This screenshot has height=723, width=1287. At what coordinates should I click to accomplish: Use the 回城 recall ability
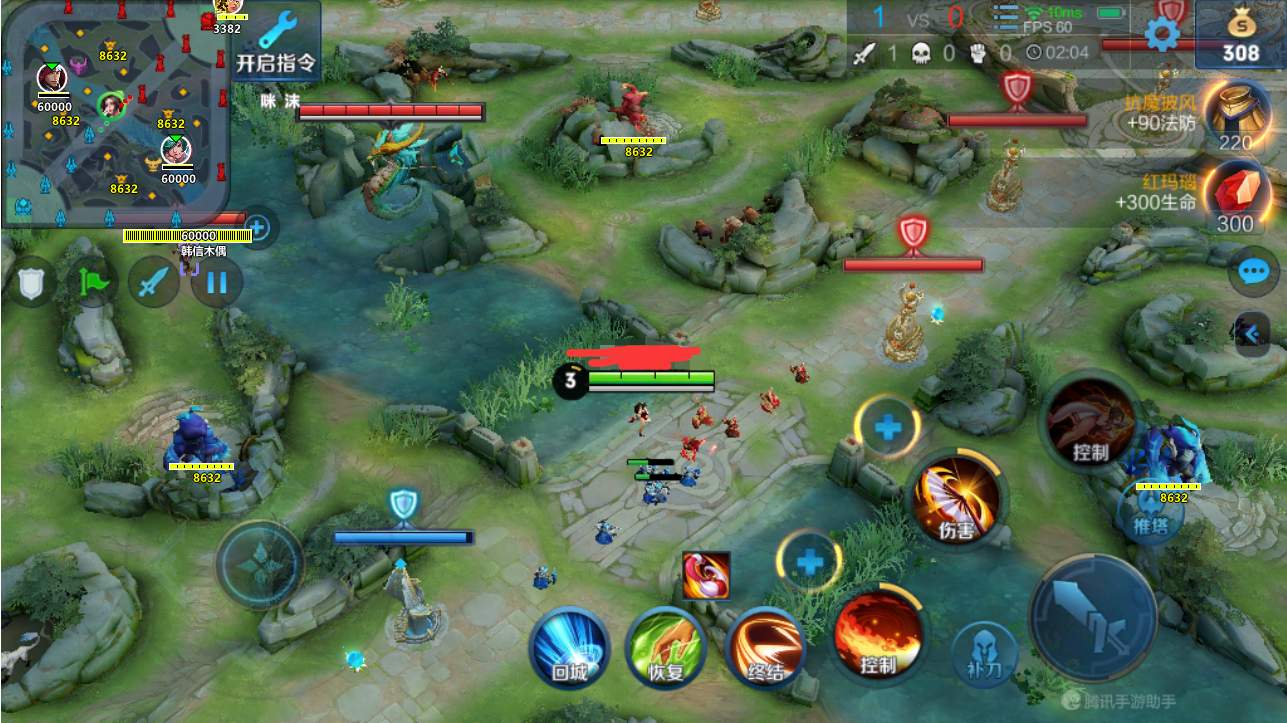tap(569, 646)
